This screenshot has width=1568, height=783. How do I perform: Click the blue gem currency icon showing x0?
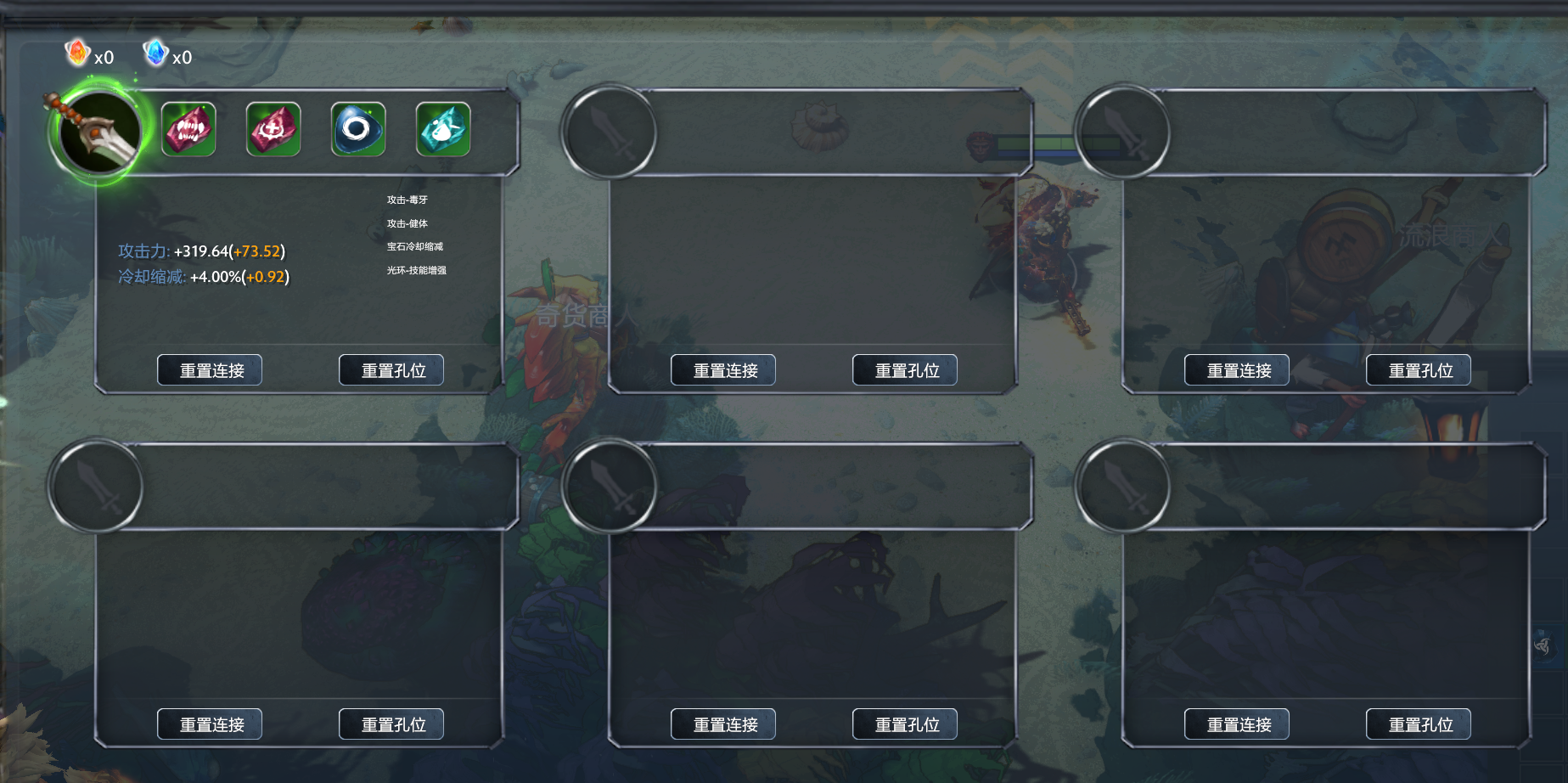point(155,54)
